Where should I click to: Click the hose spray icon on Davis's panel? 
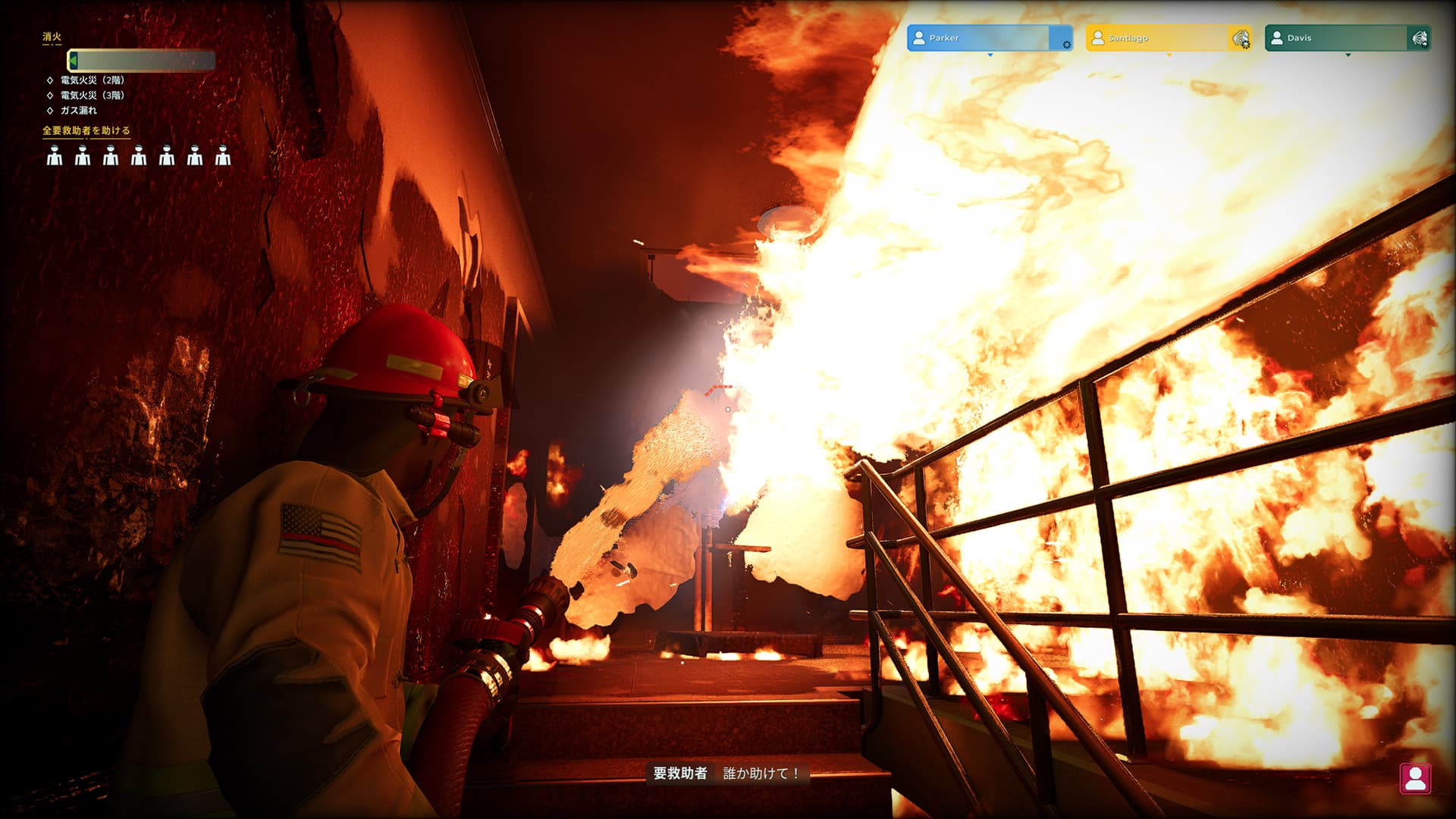pyautogui.click(x=1420, y=38)
